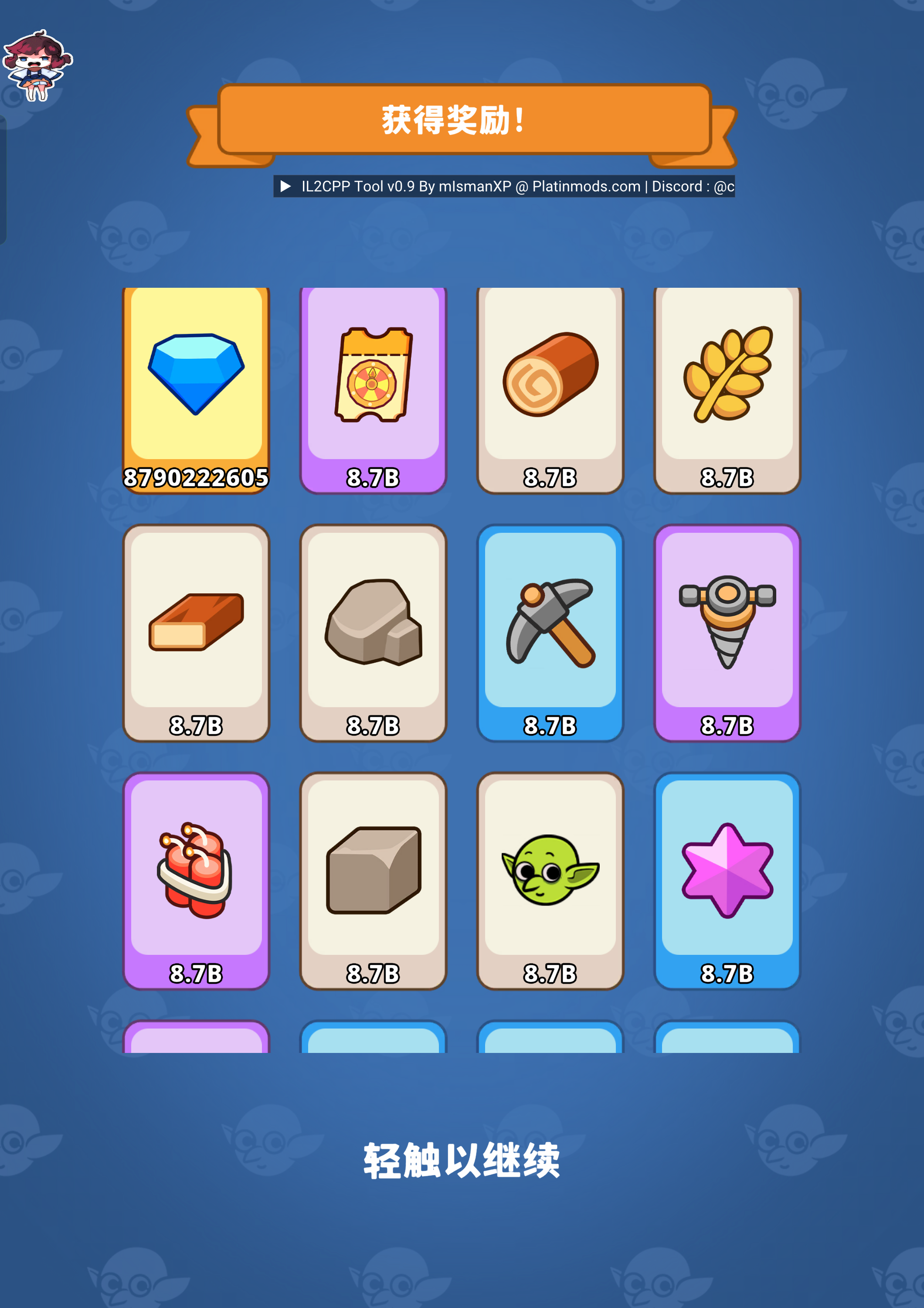Choose the pink star crystal reward card

(x=727, y=880)
